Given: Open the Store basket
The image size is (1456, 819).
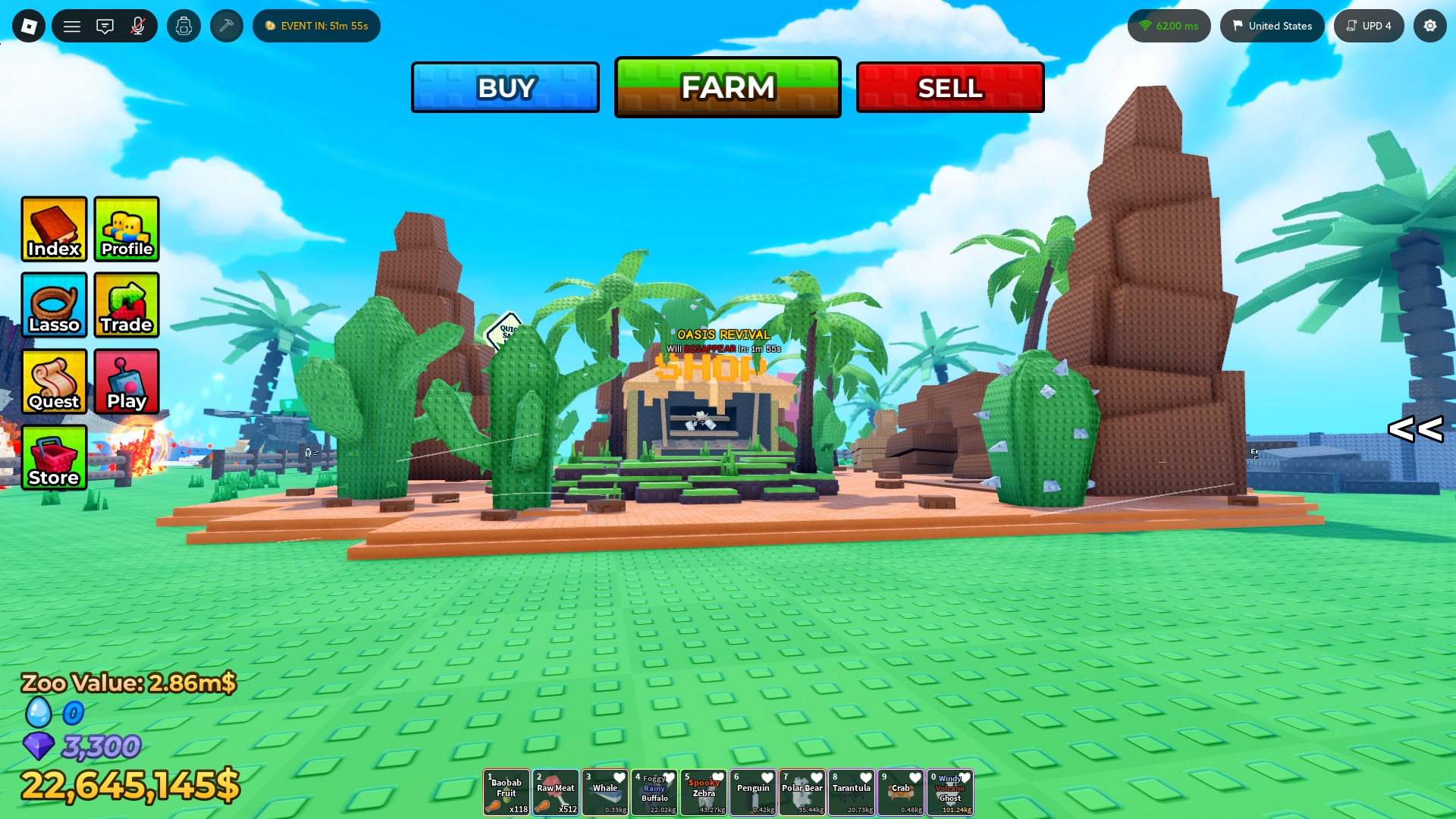Looking at the screenshot, I should tap(54, 458).
